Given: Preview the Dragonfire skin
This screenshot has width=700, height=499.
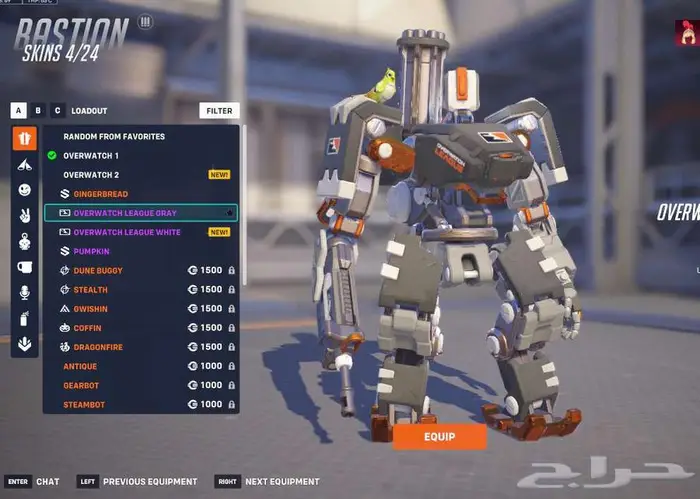Looking at the screenshot, I should 98,347.
